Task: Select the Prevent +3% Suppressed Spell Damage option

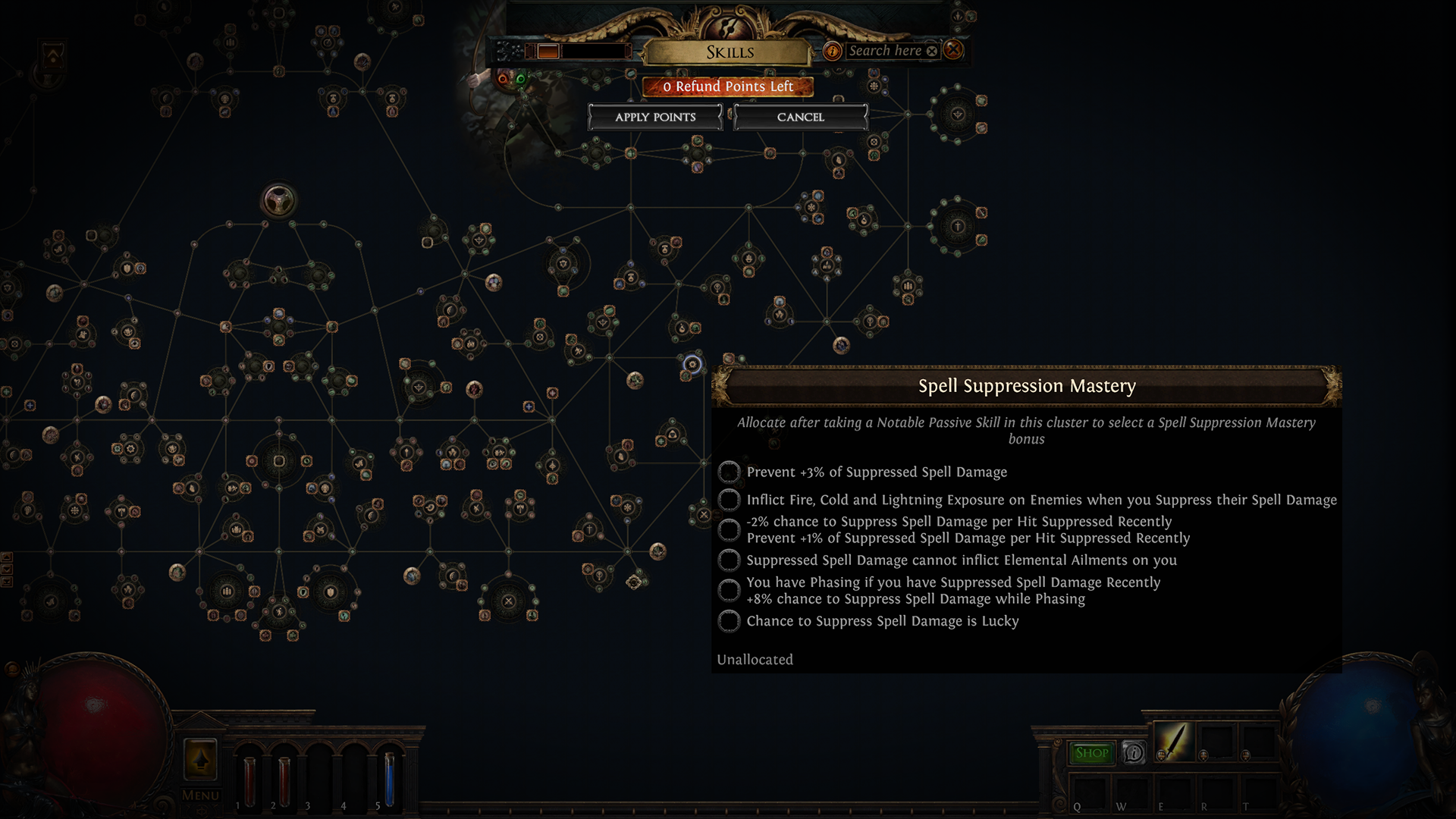Action: click(x=728, y=472)
